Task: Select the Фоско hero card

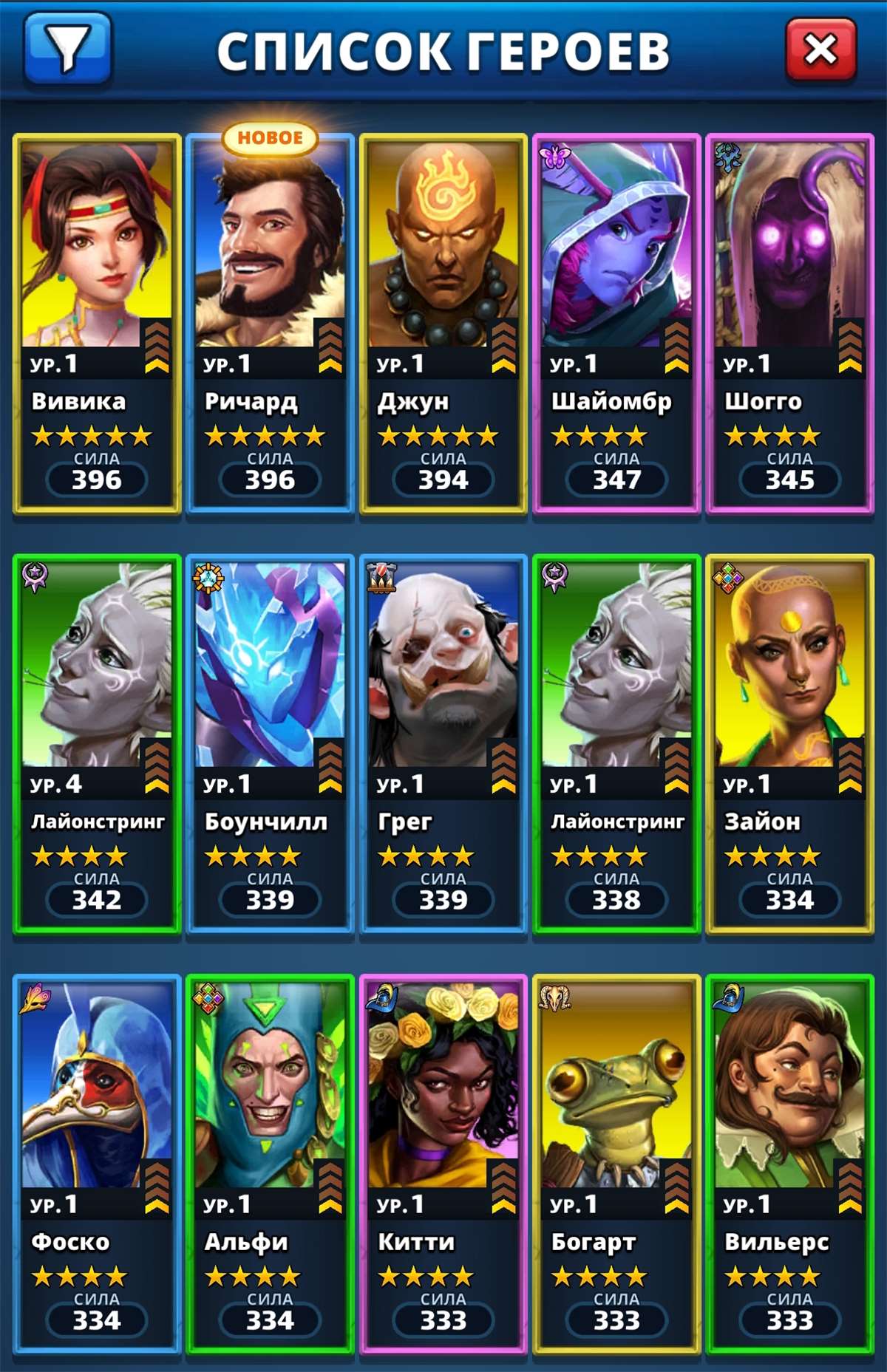Action: 97,1164
